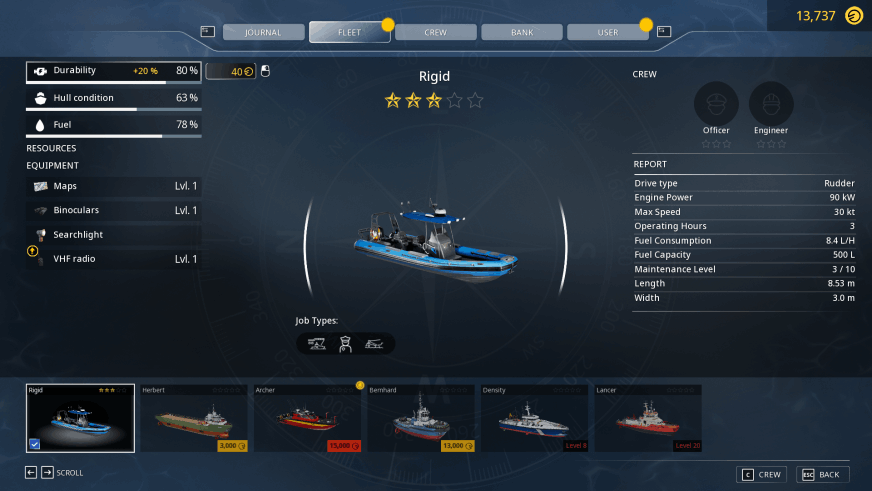872x491 pixels.
Task: Open the User tab
Action: (x=607, y=32)
